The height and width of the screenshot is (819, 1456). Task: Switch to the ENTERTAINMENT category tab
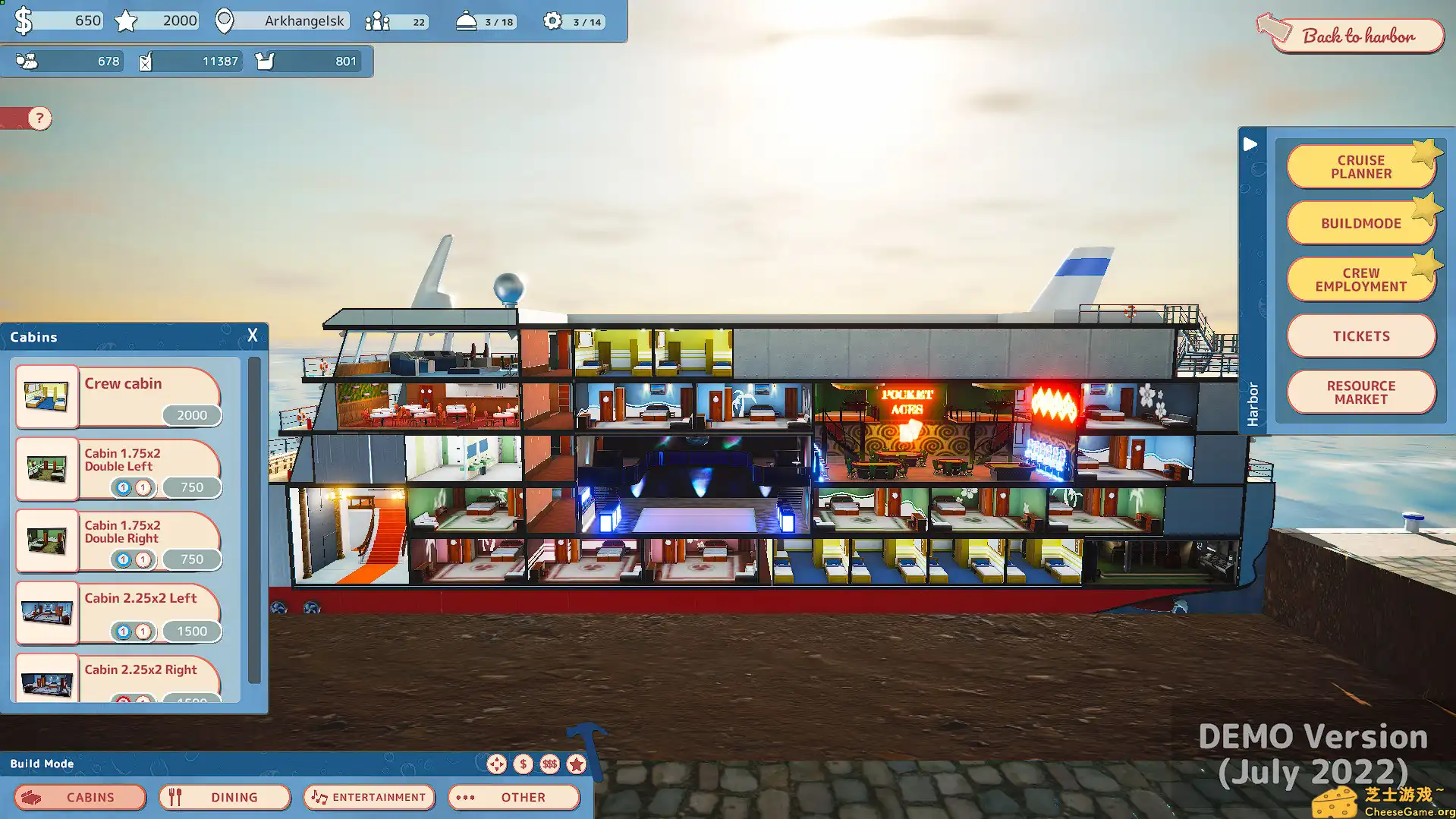369,797
